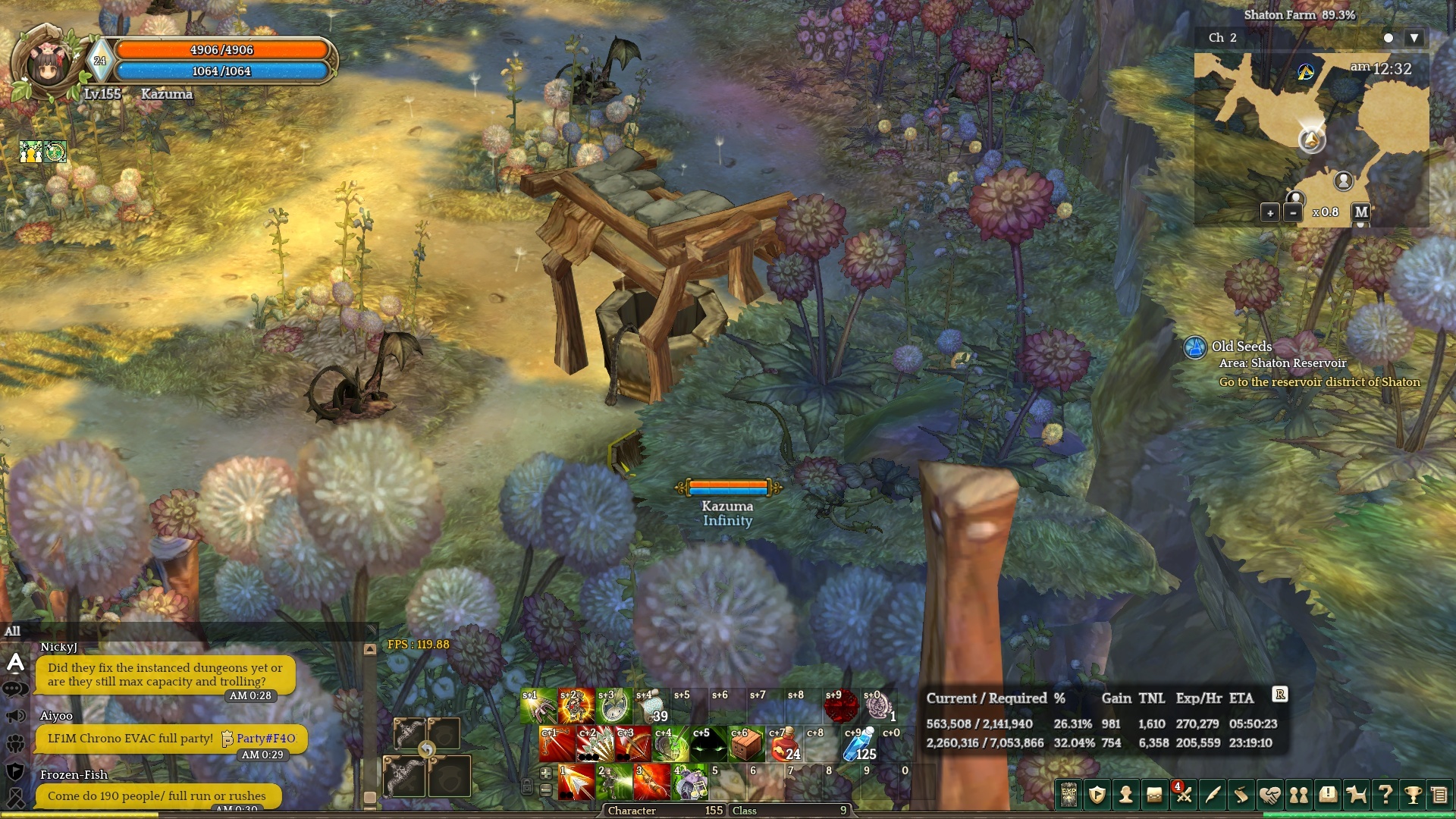
Task: Click the R button on experience tracker
Action: [x=1280, y=694]
